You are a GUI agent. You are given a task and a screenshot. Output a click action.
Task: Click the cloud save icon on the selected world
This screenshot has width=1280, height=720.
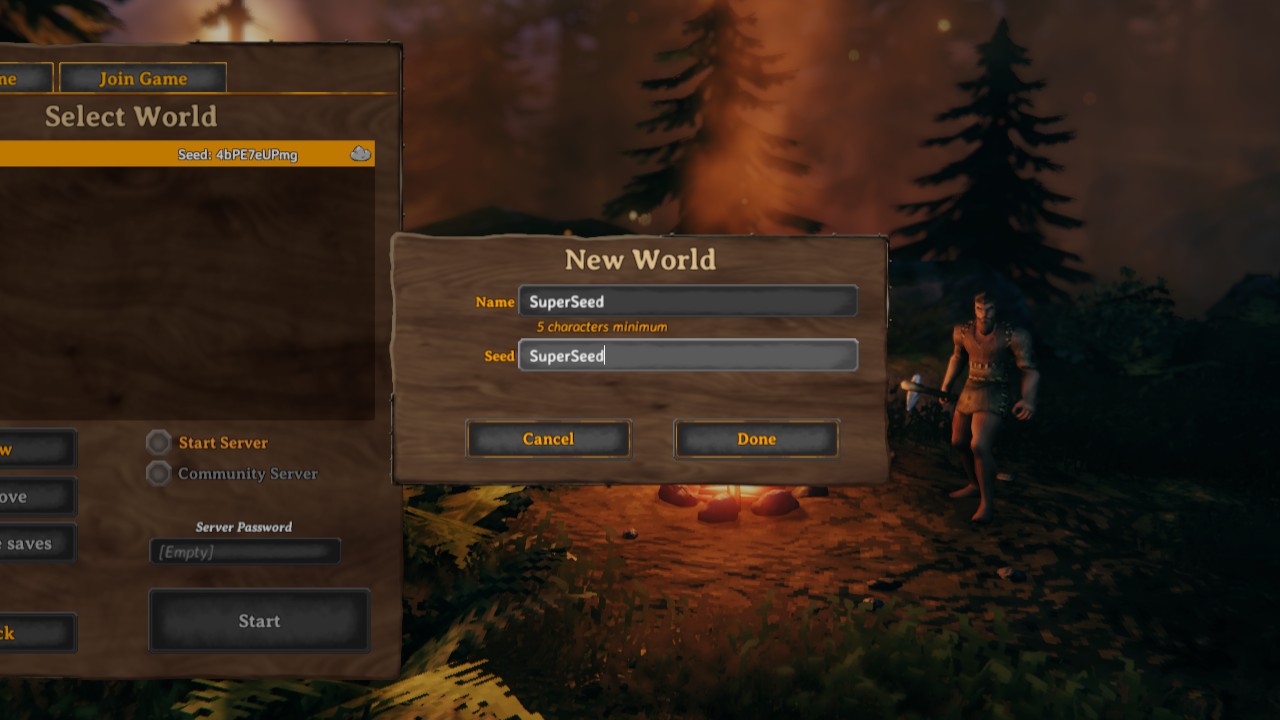tap(359, 154)
